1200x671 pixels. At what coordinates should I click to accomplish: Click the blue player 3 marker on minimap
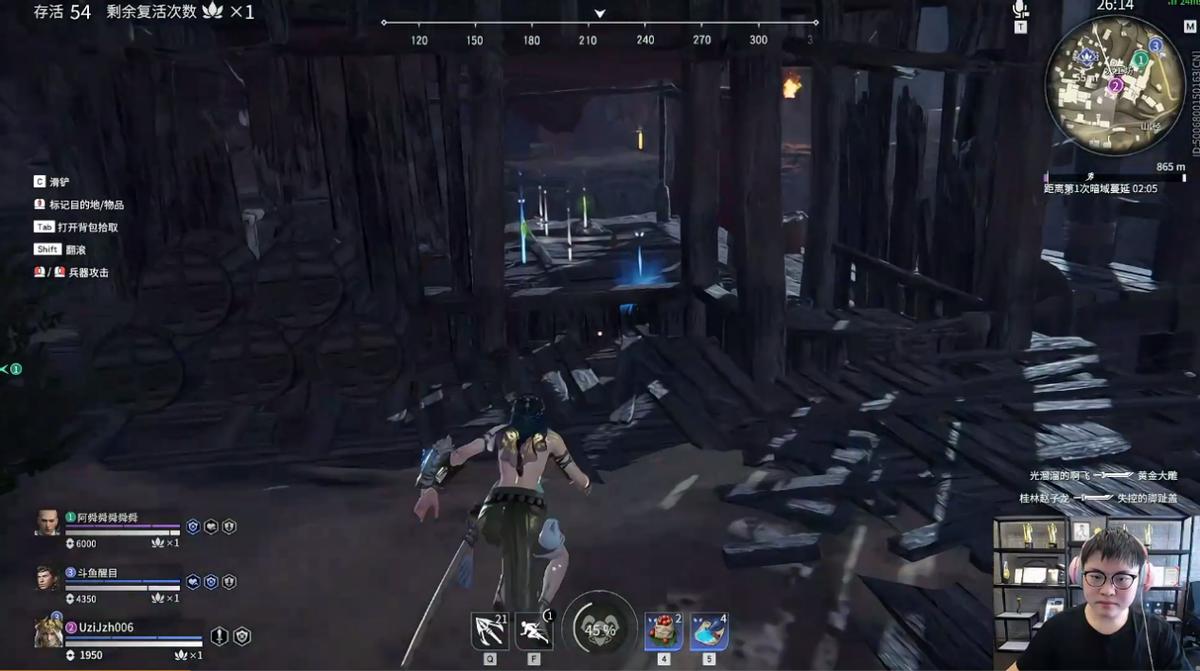1155,45
